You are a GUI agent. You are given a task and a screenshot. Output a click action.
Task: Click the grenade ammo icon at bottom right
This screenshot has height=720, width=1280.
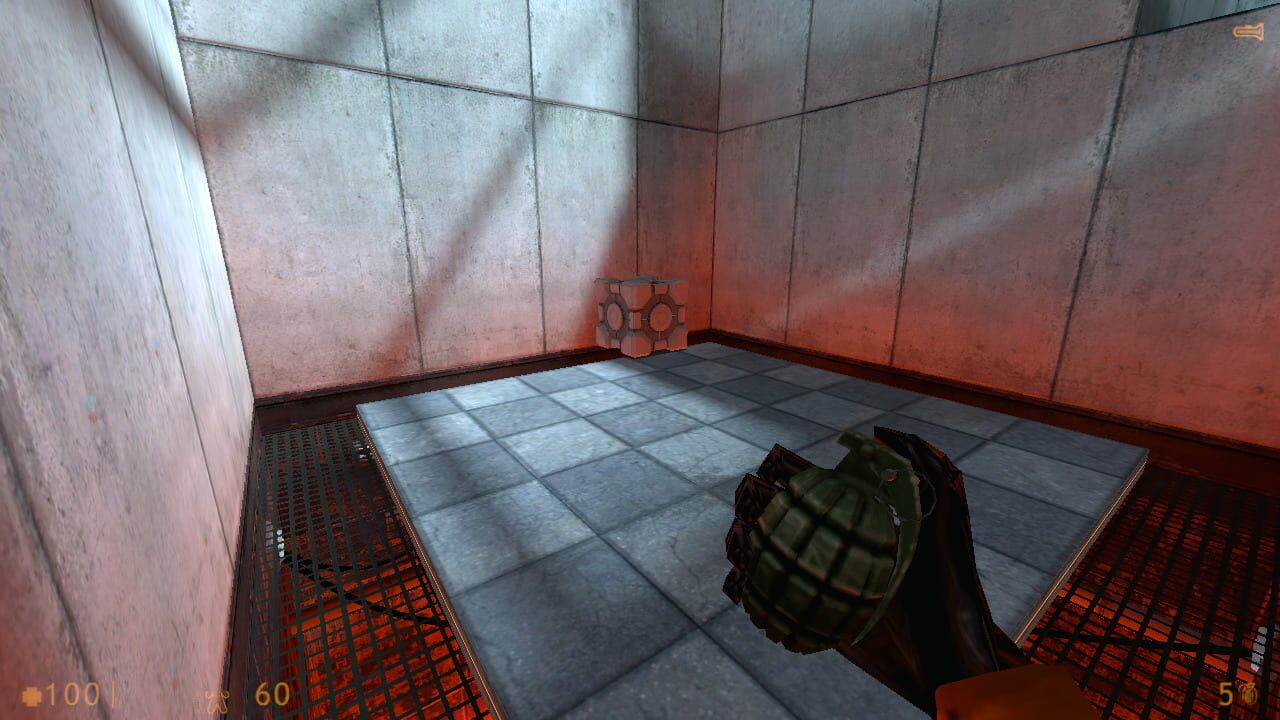click(x=1248, y=693)
